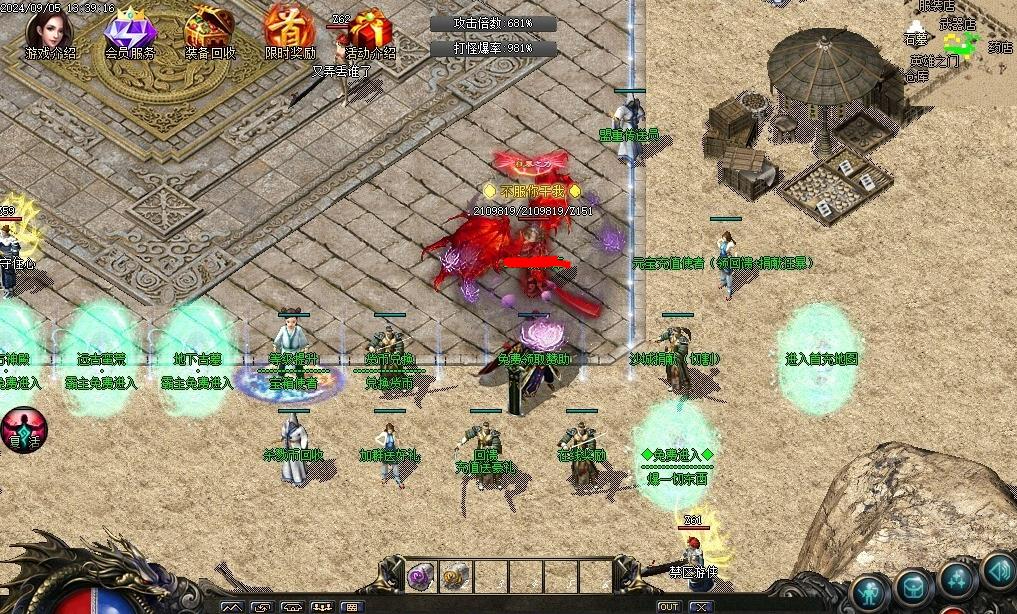Open the skills round button with the robed figure
1017x614 pixels.
957,578
